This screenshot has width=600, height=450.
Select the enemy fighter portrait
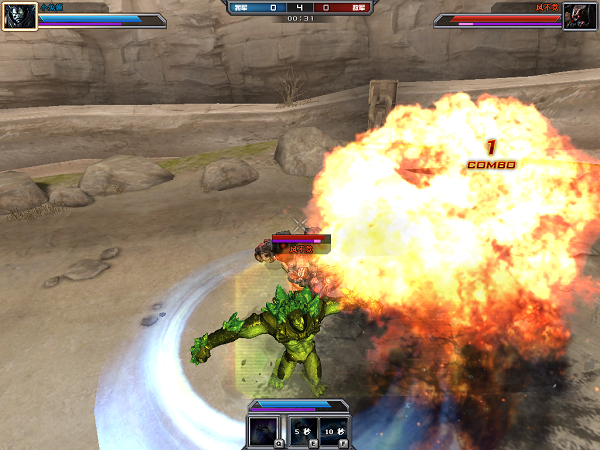pyautogui.click(x=580, y=15)
